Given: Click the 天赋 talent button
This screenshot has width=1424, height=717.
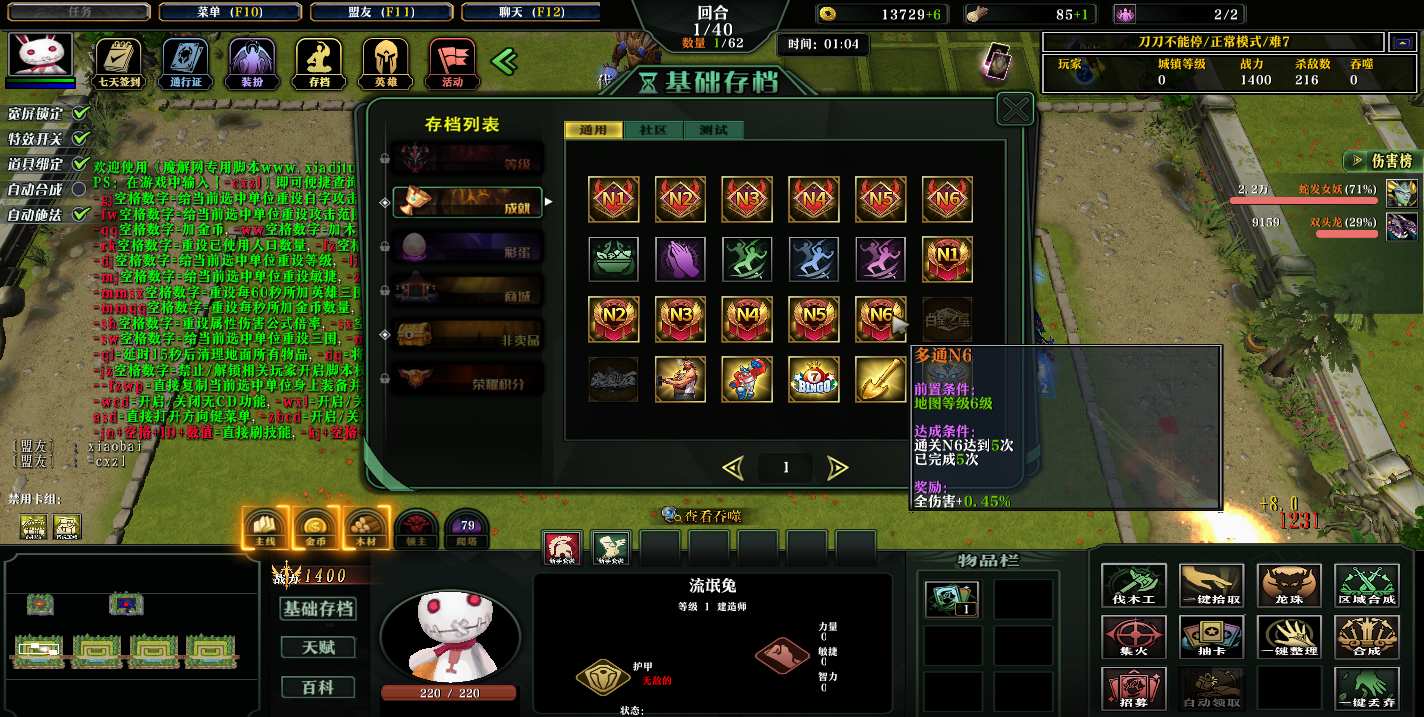Looking at the screenshot, I should [319, 648].
